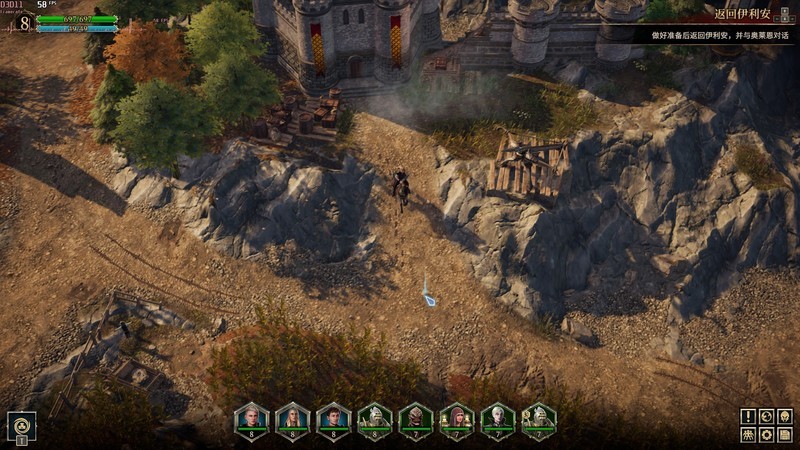Open the world map globe icon
Viewport: 800px width, 450px height.
click(766, 416)
